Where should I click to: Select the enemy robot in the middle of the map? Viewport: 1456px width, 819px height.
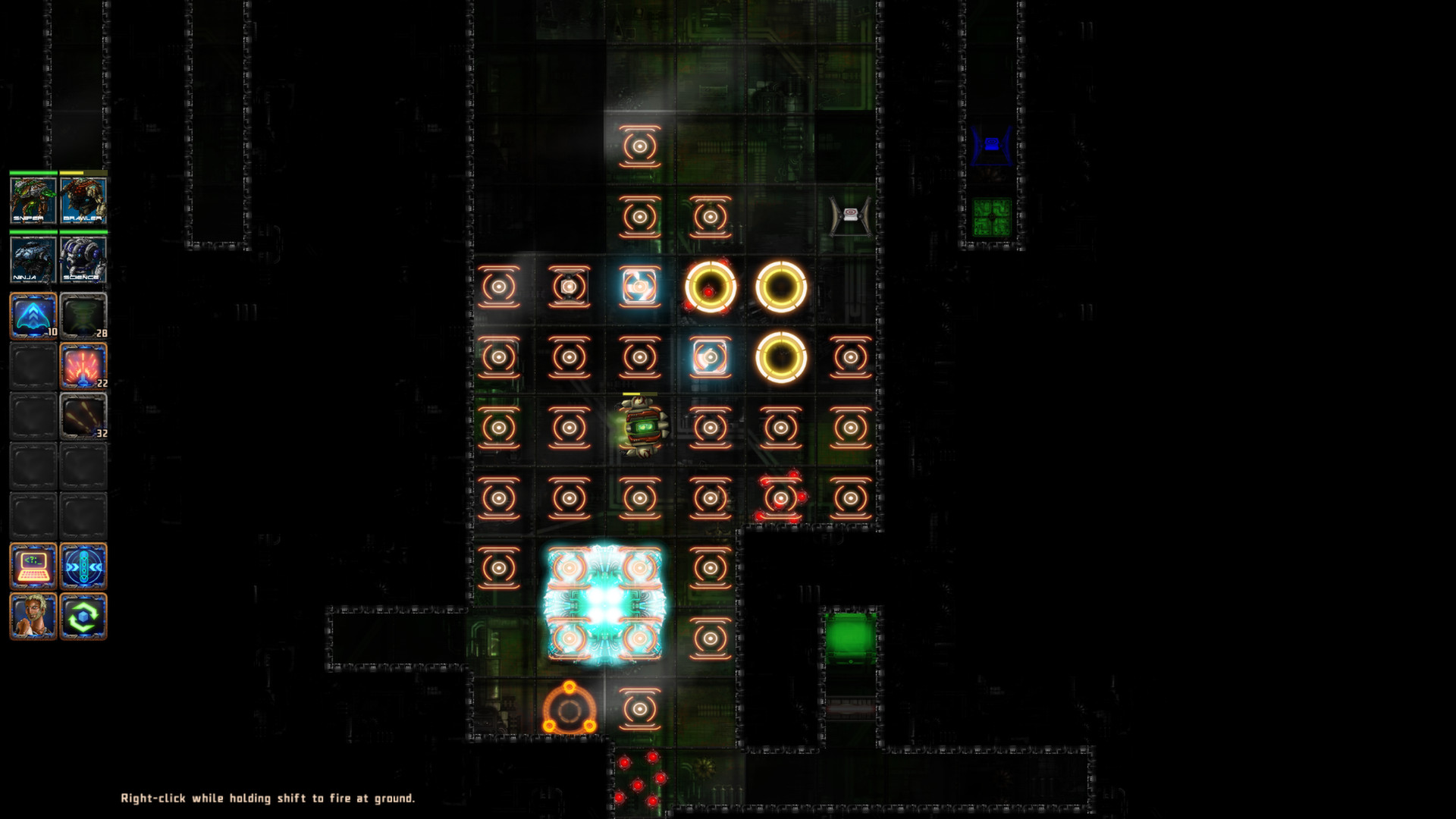pos(641,425)
